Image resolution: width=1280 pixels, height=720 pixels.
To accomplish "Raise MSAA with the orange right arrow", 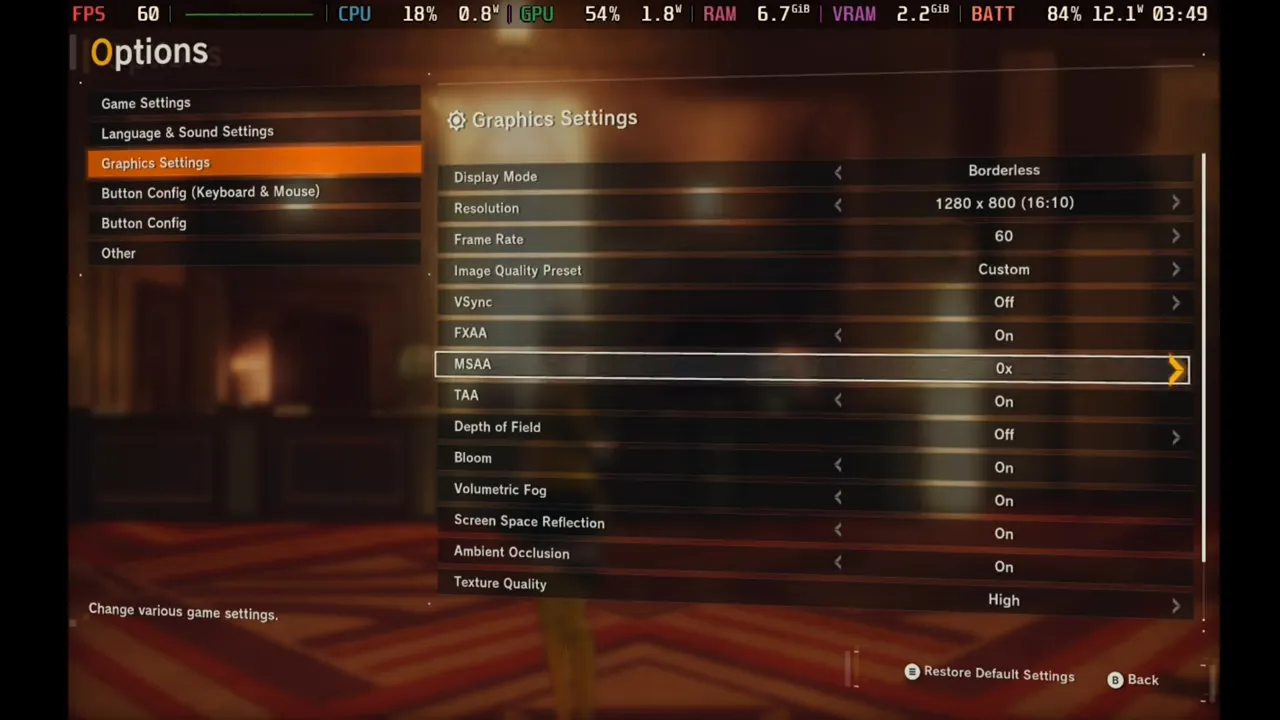I will [1176, 370].
